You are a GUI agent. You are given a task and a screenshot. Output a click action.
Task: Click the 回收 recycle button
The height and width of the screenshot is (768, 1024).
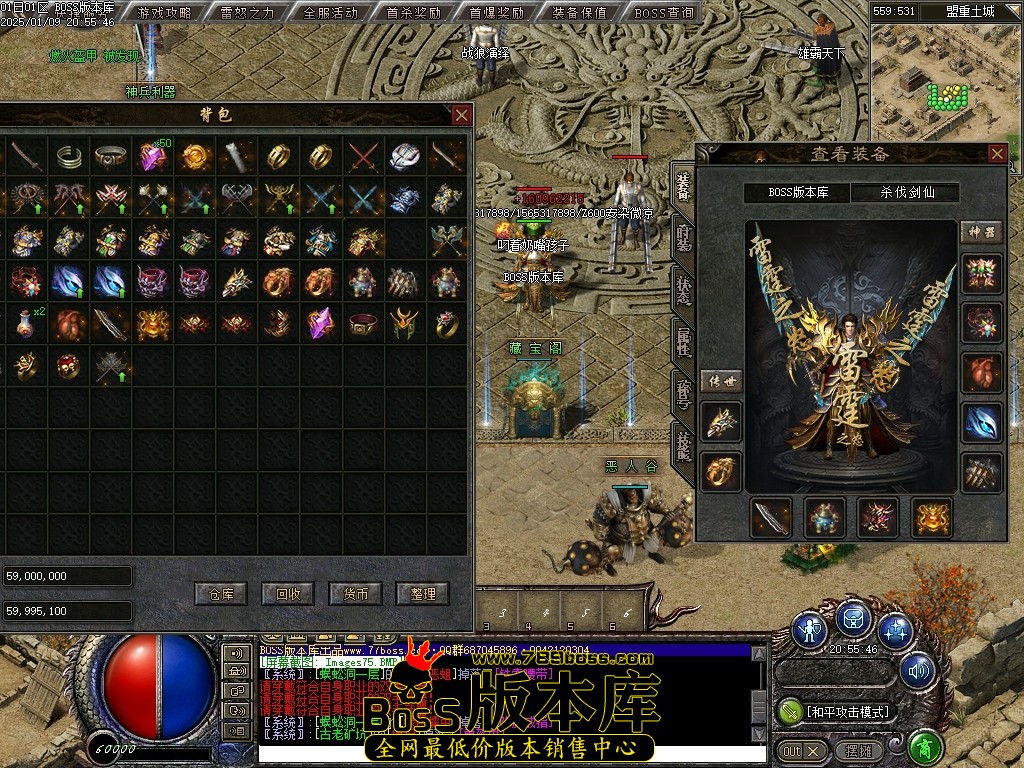coord(288,593)
